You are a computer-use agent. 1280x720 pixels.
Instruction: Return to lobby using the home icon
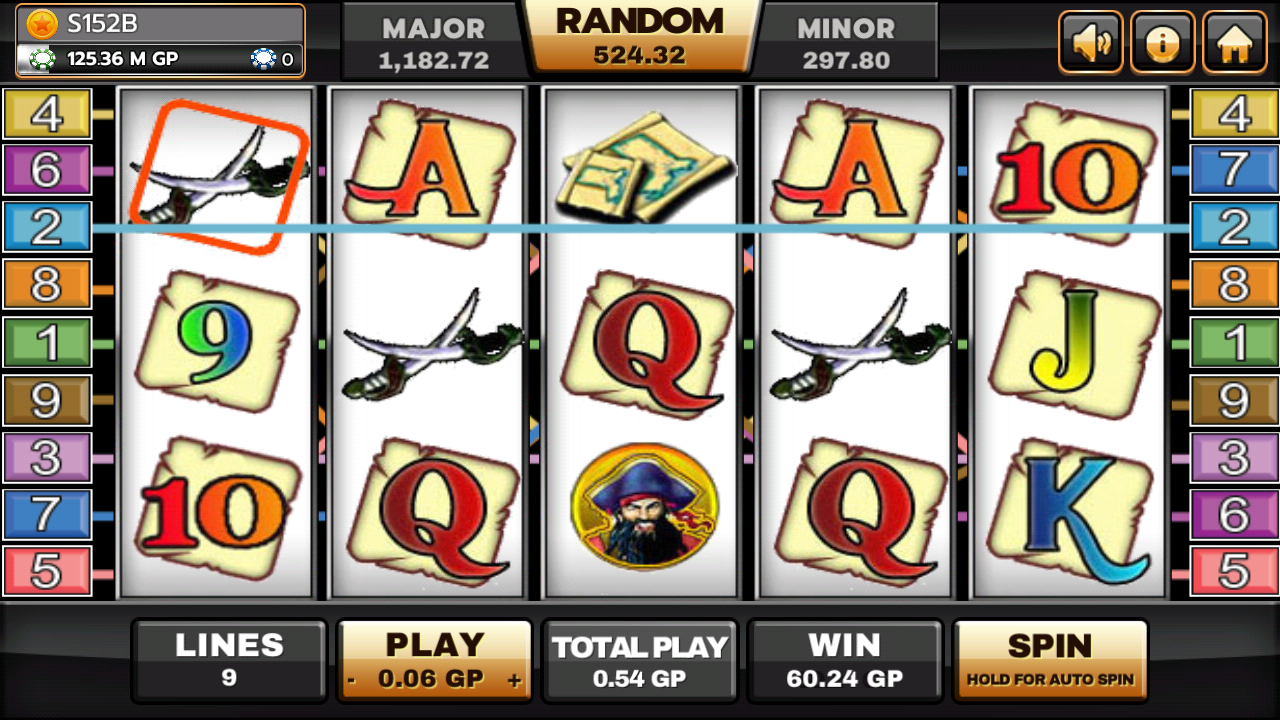pyautogui.click(x=1235, y=41)
